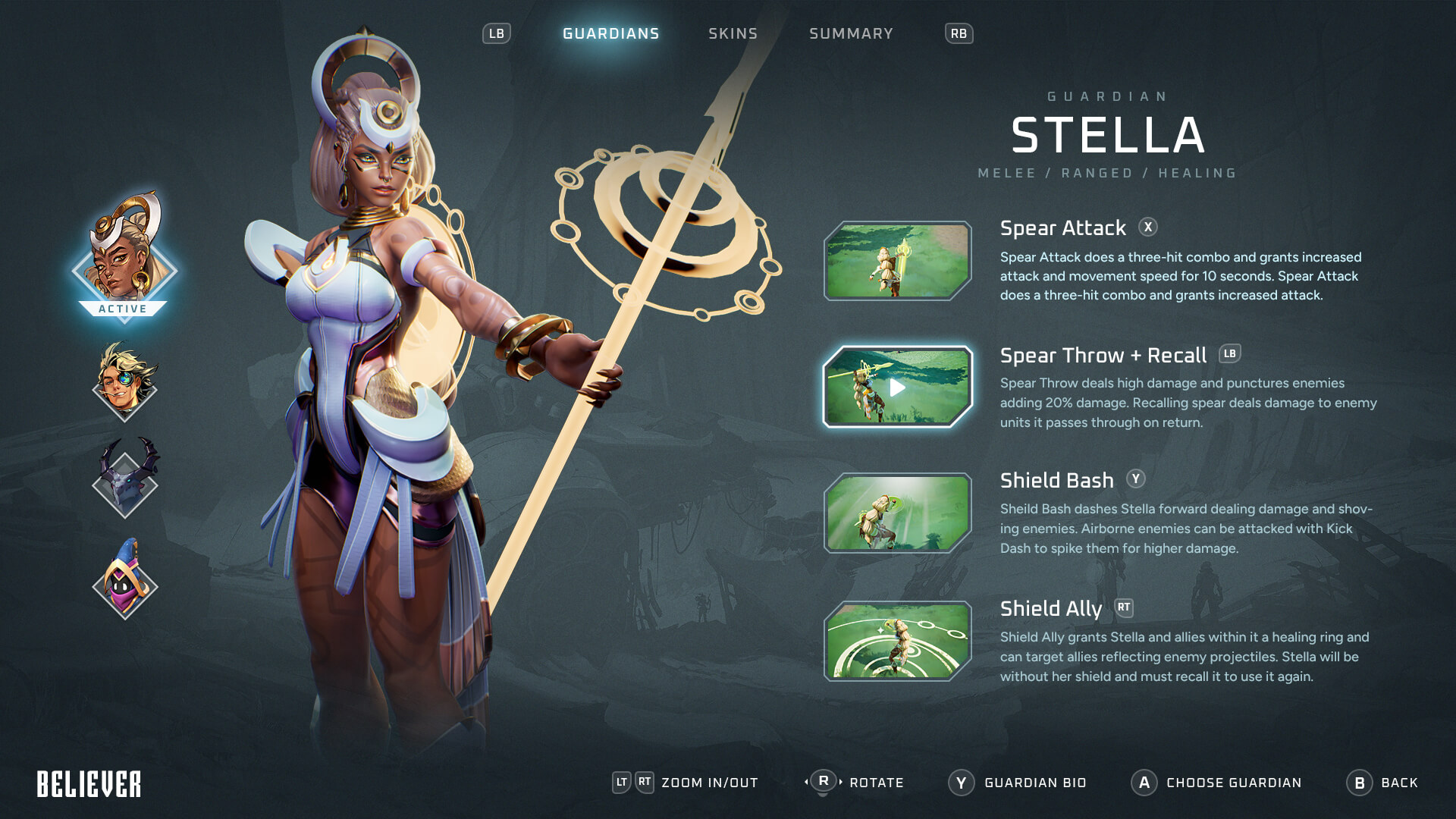This screenshot has width=1456, height=819.
Task: Pick the dark horned guardian portrait
Action: (x=125, y=479)
